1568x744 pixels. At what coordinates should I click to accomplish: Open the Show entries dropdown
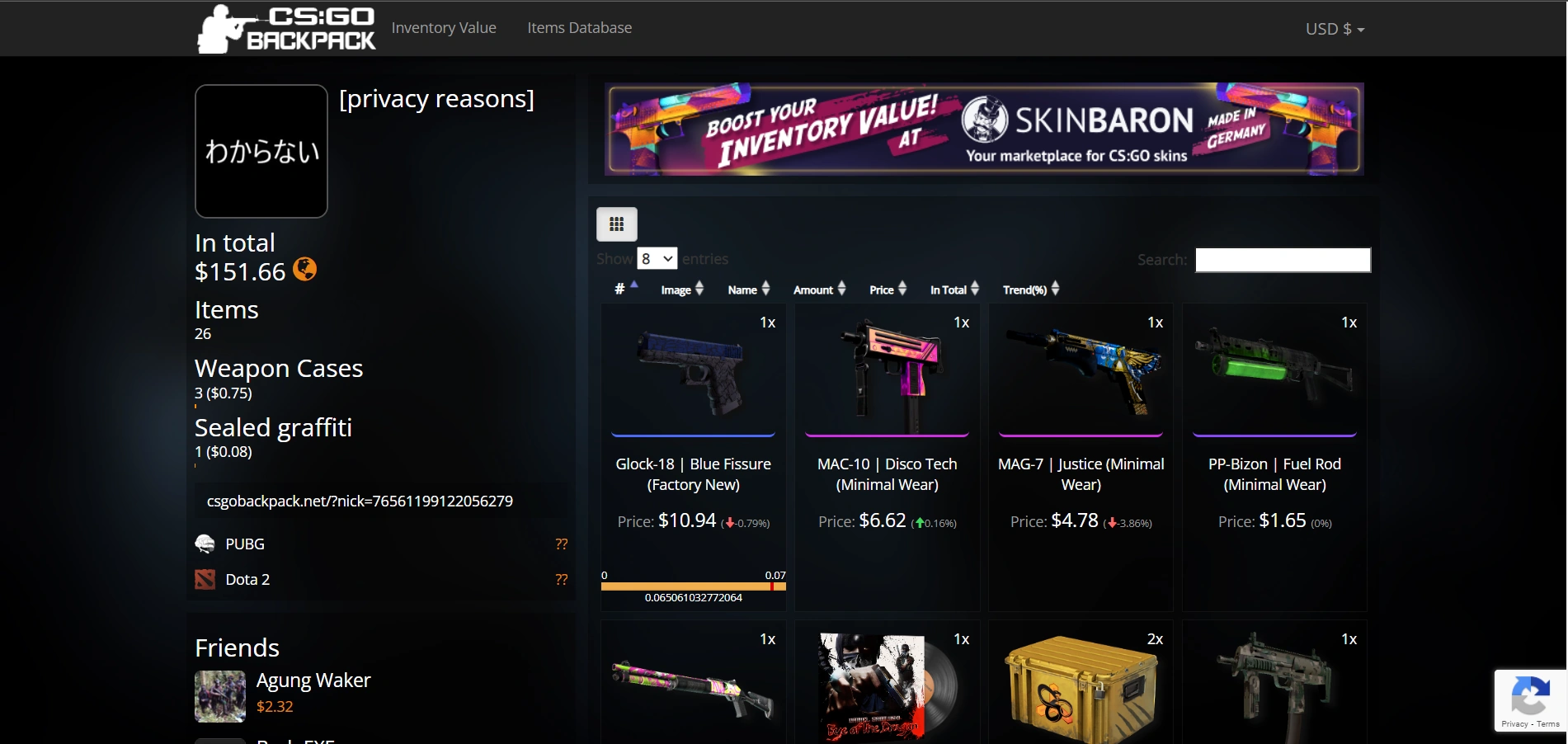[x=656, y=258]
